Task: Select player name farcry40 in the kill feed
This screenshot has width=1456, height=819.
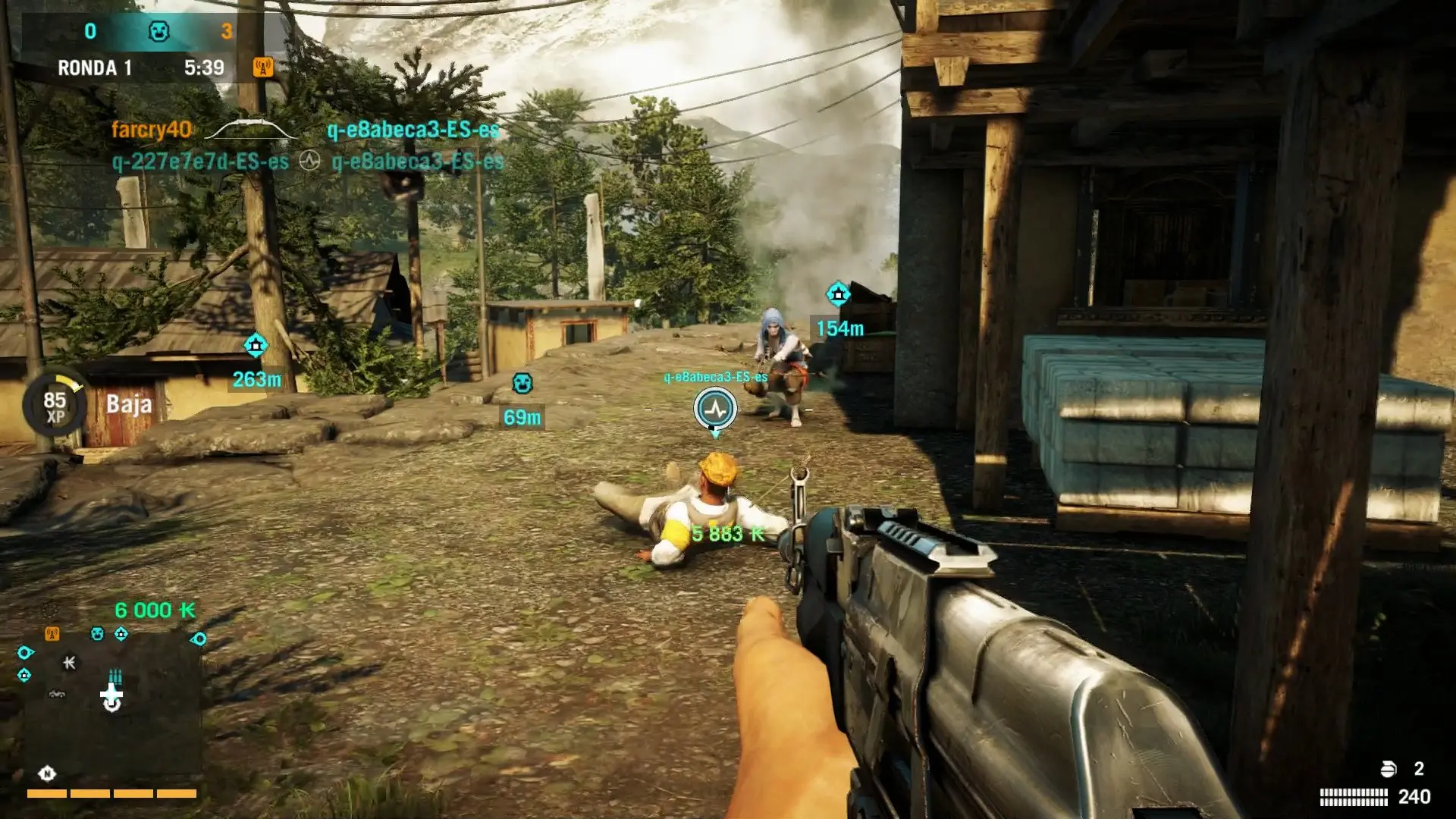Action: click(150, 130)
